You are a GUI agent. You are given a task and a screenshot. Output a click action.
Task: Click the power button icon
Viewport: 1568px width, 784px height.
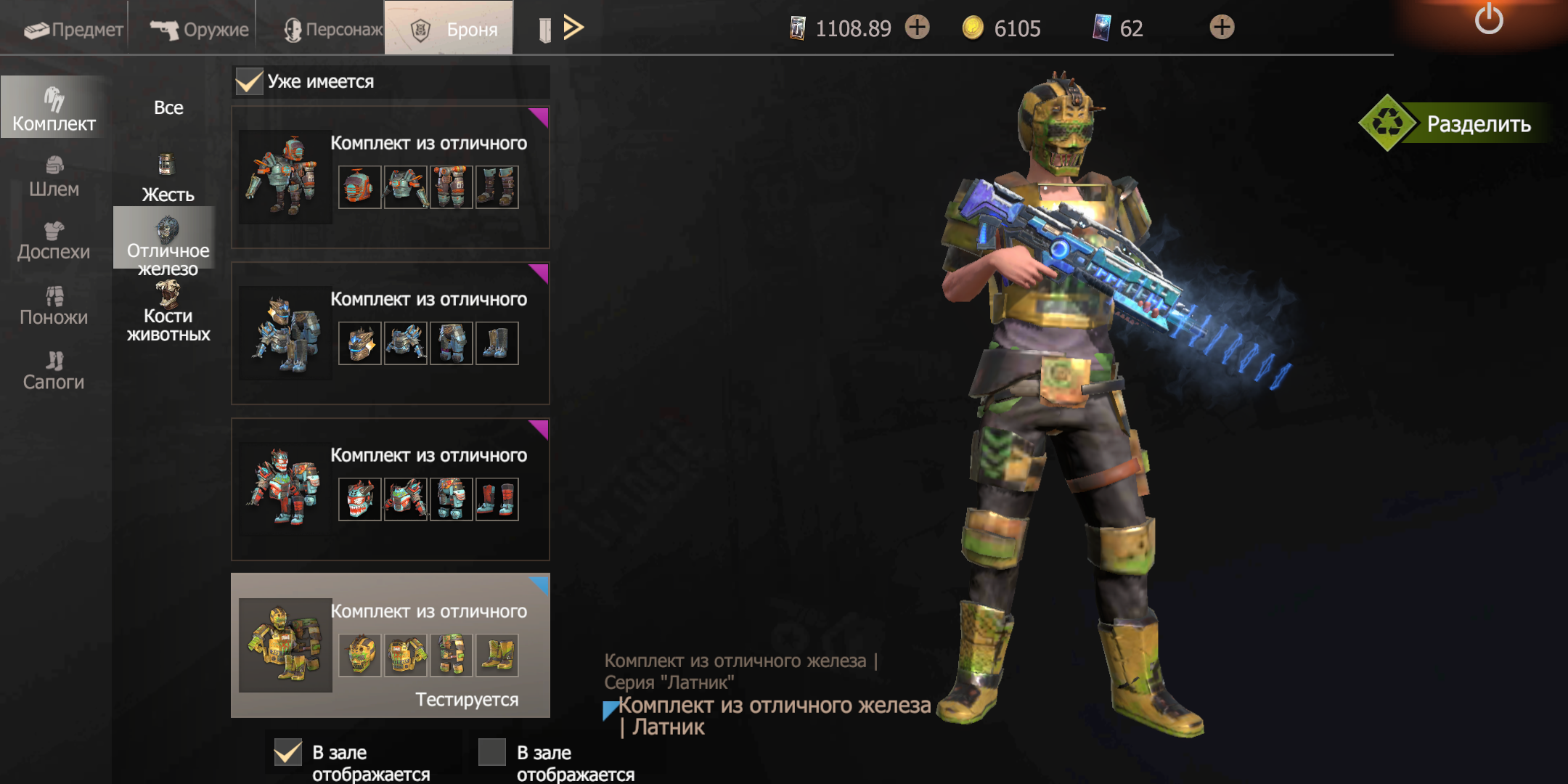[x=1488, y=19]
